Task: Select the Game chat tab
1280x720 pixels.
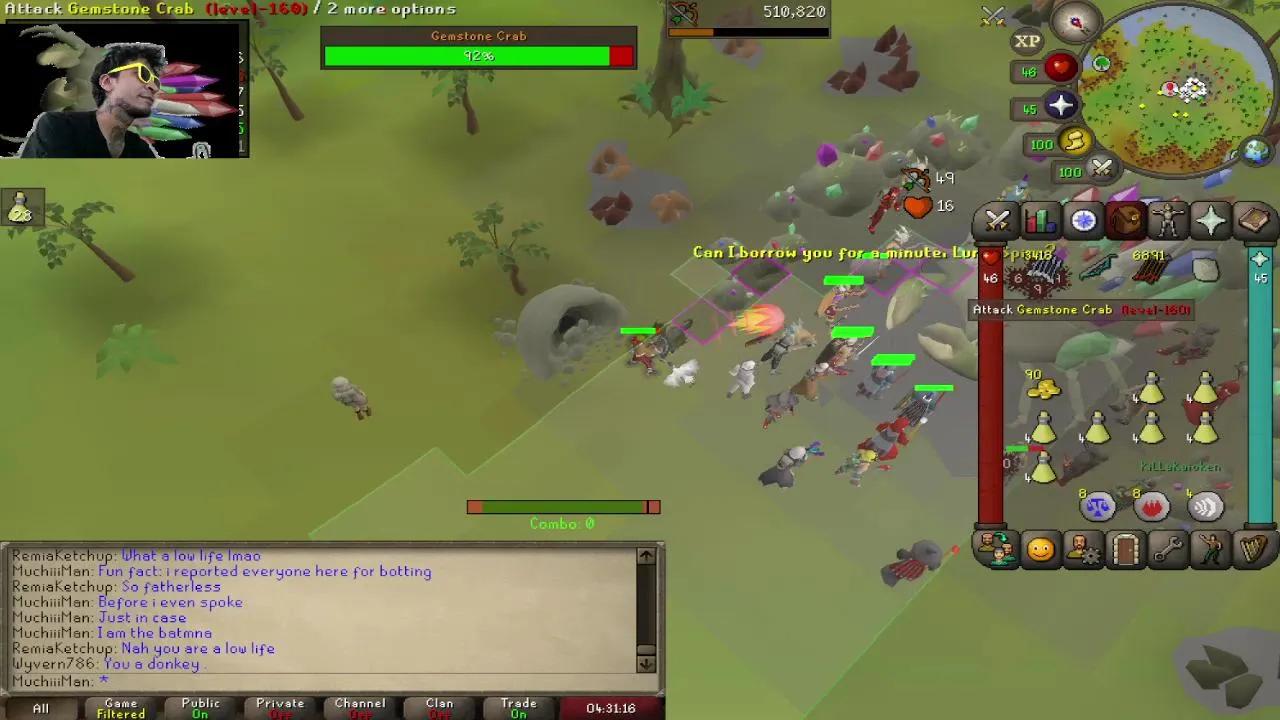Action: pos(119,708)
